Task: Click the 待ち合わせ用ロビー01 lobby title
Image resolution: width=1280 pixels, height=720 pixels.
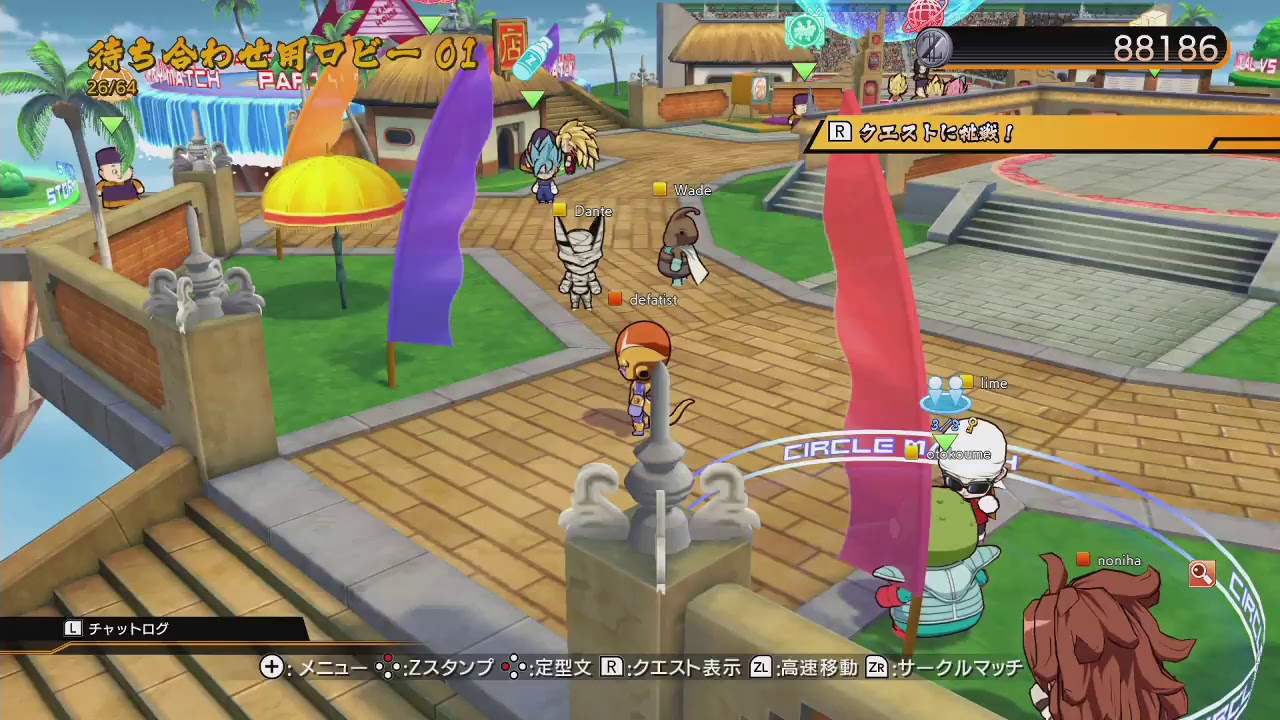Action: pos(285,55)
